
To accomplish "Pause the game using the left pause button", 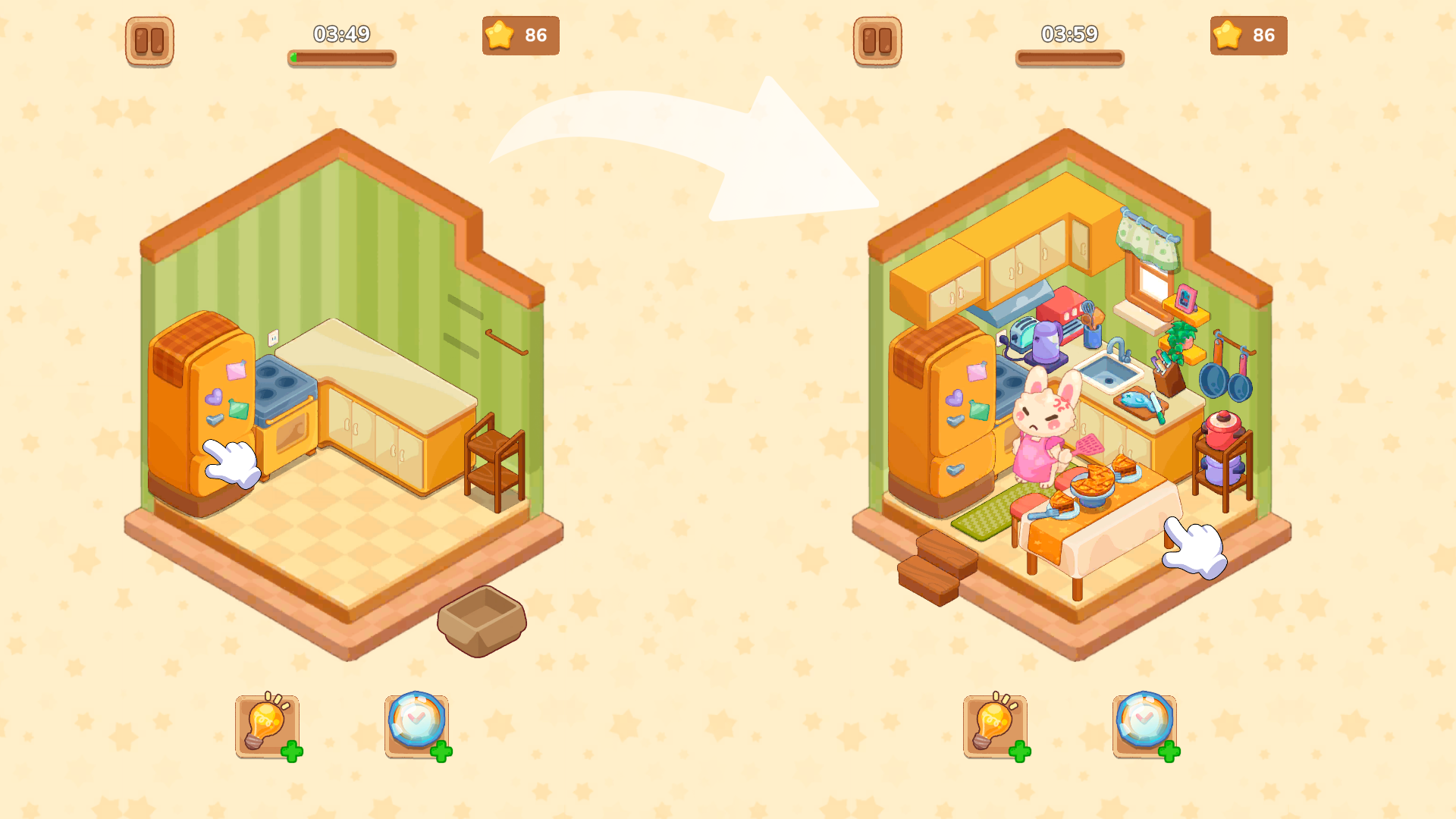I will pos(149,39).
